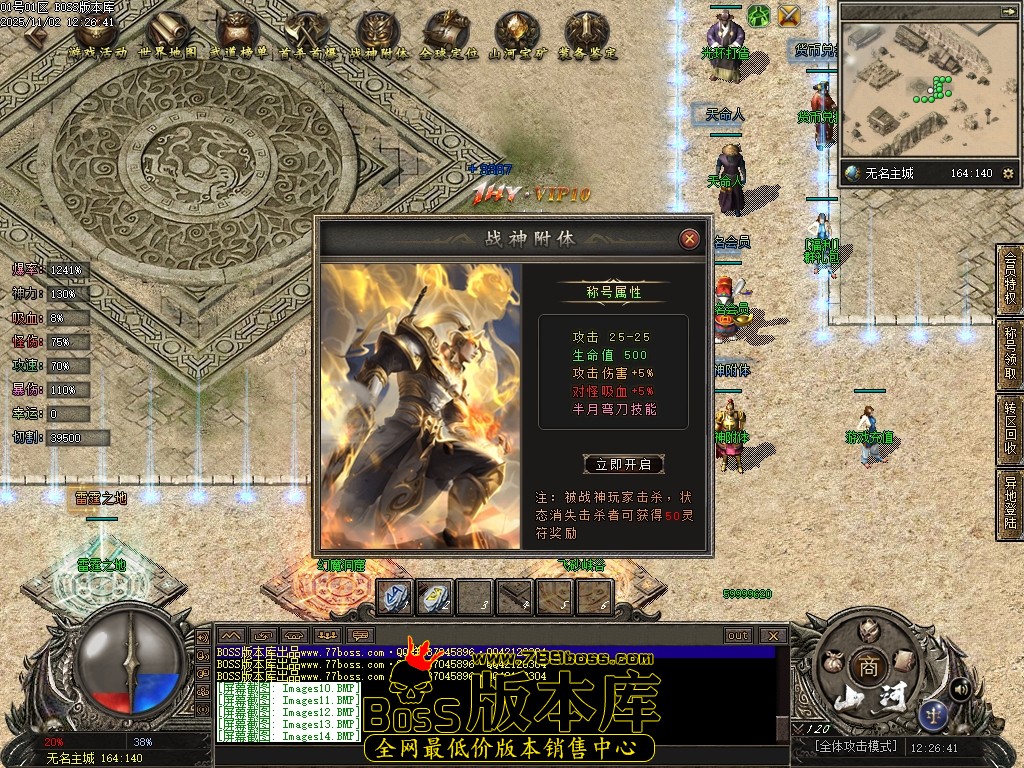The width and height of the screenshot is (1024, 768).
Task: Activate the 立即开启 button
Action: [623, 464]
